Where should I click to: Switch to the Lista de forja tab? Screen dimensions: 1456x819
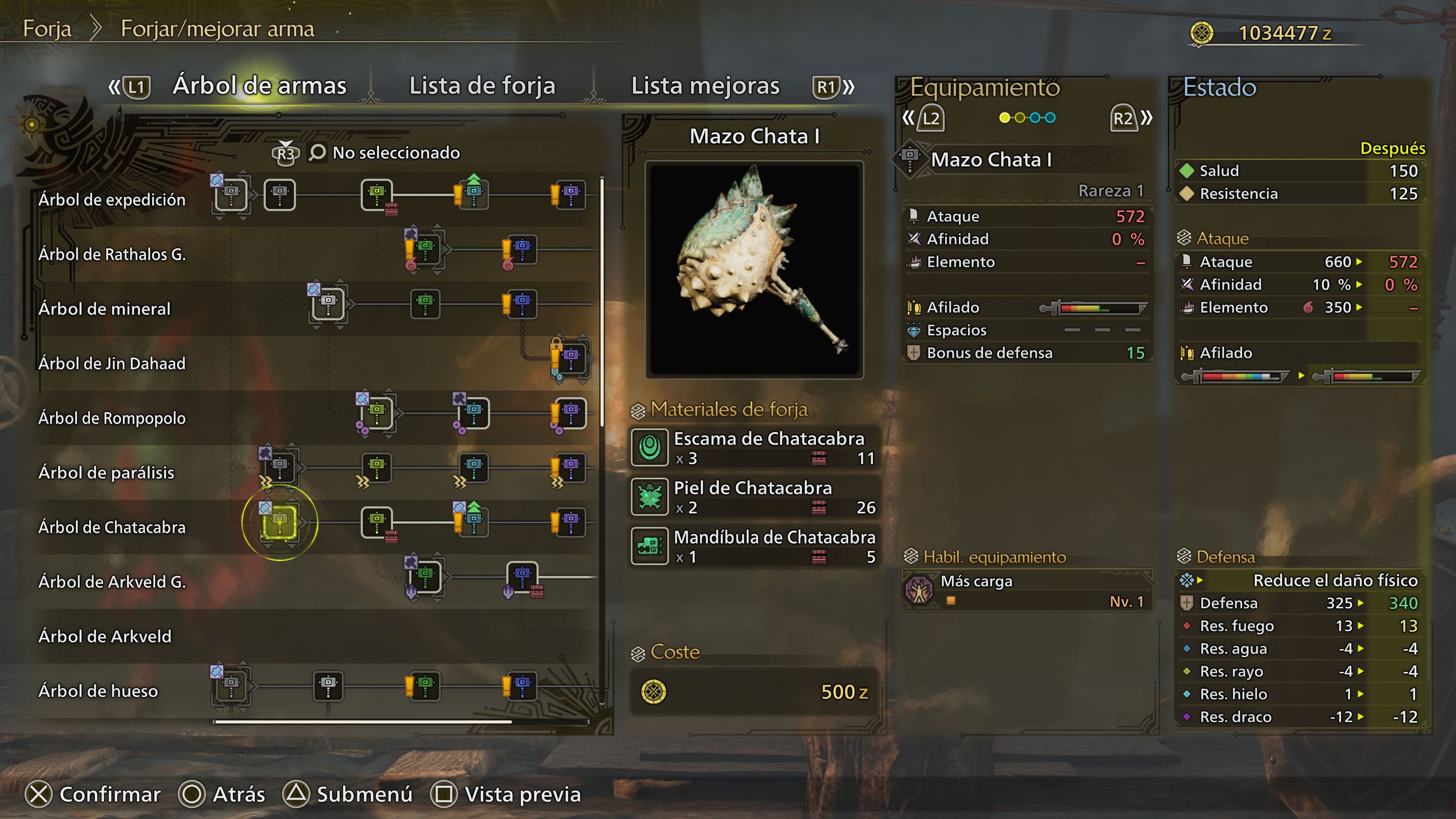coord(482,86)
